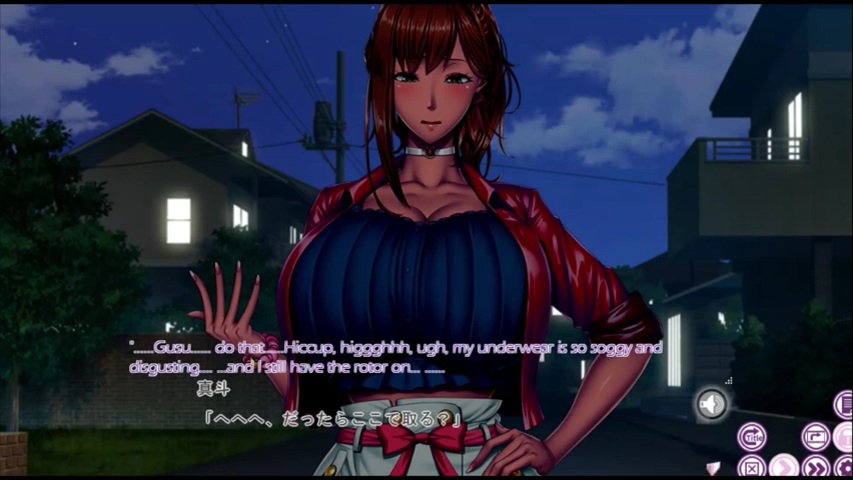Open the text log document icon

844,404
